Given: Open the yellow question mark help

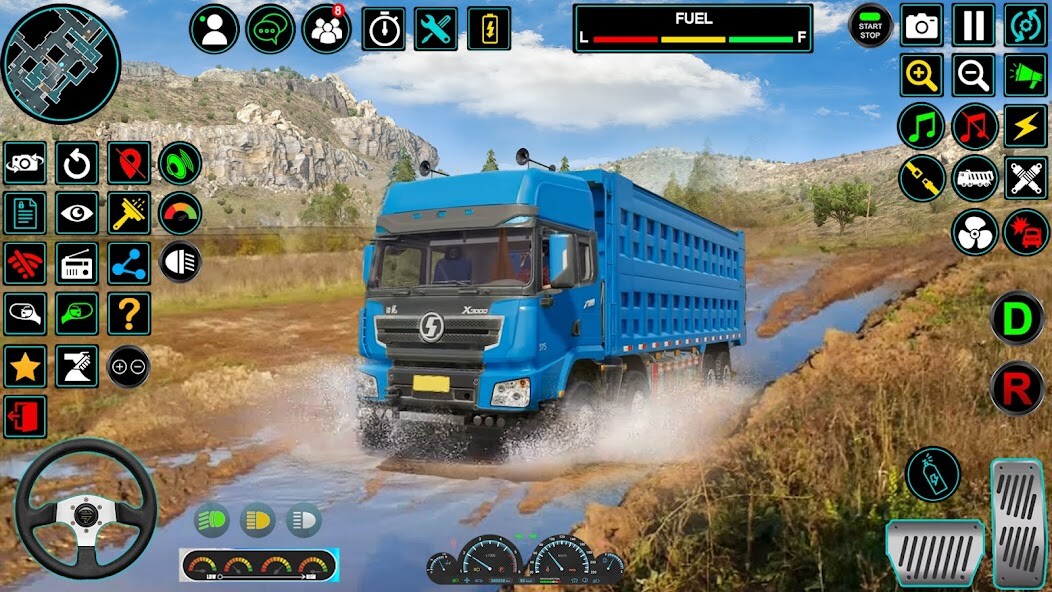Looking at the screenshot, I should tap(129, 314).
